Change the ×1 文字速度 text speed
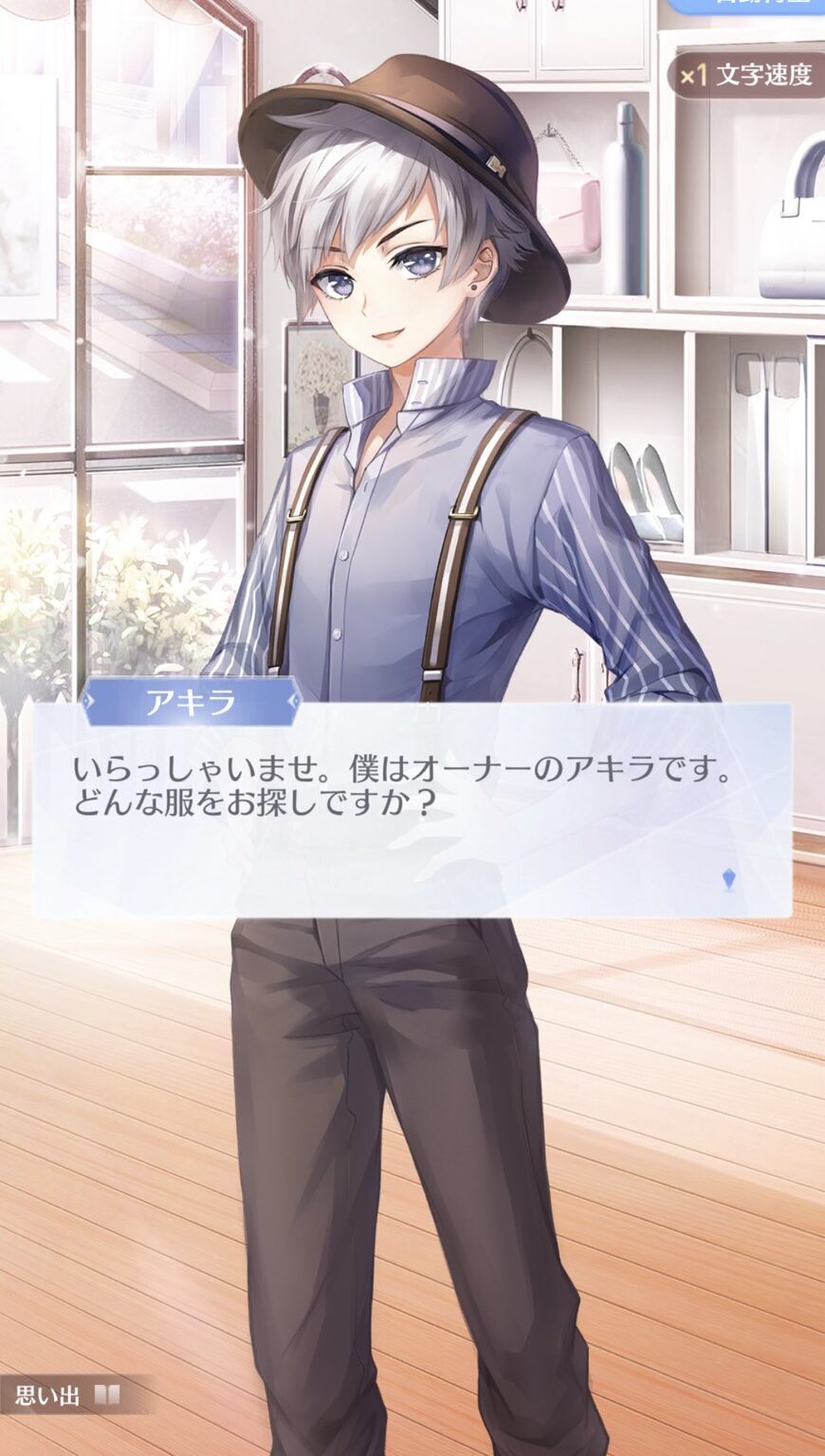Viewport: 825px width, 1456px height. (x=747, y=75)
